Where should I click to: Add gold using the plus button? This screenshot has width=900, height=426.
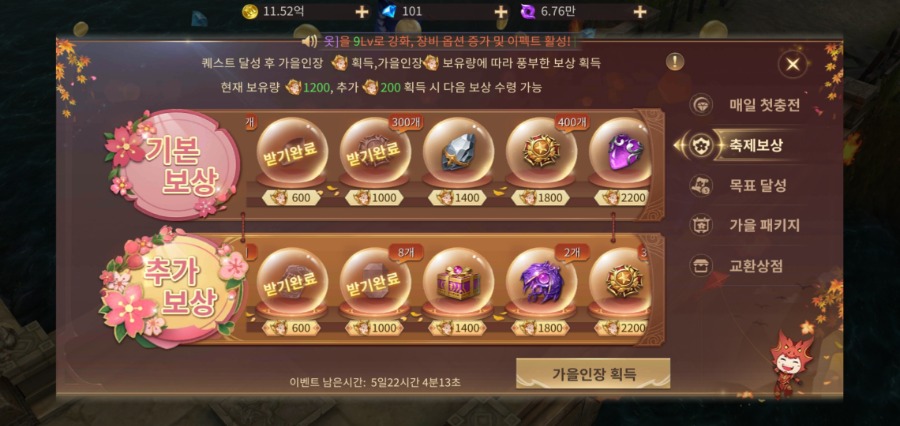362,12
